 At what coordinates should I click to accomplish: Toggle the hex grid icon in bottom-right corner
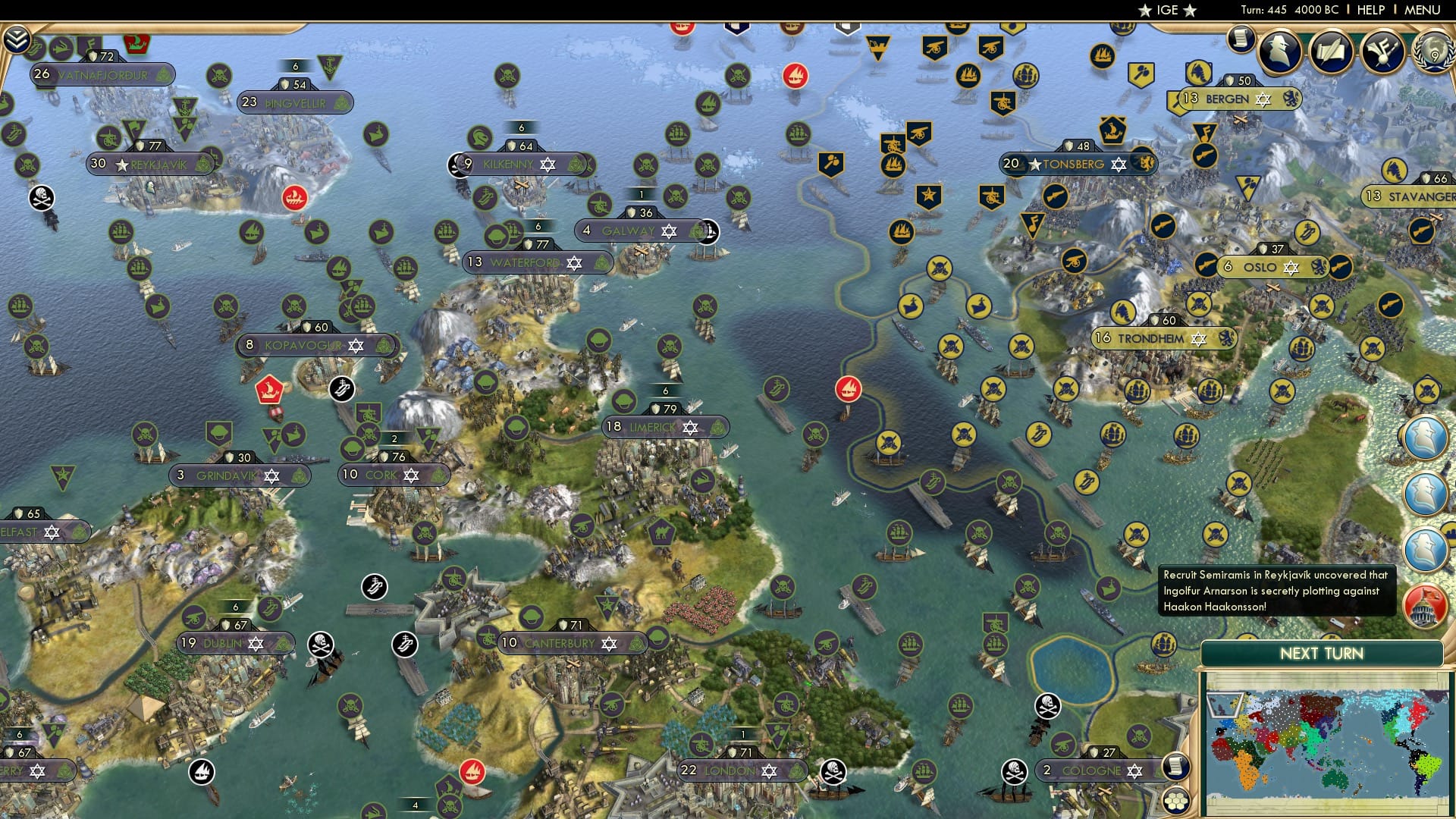pyautogui.click(x=1176, y=801)
